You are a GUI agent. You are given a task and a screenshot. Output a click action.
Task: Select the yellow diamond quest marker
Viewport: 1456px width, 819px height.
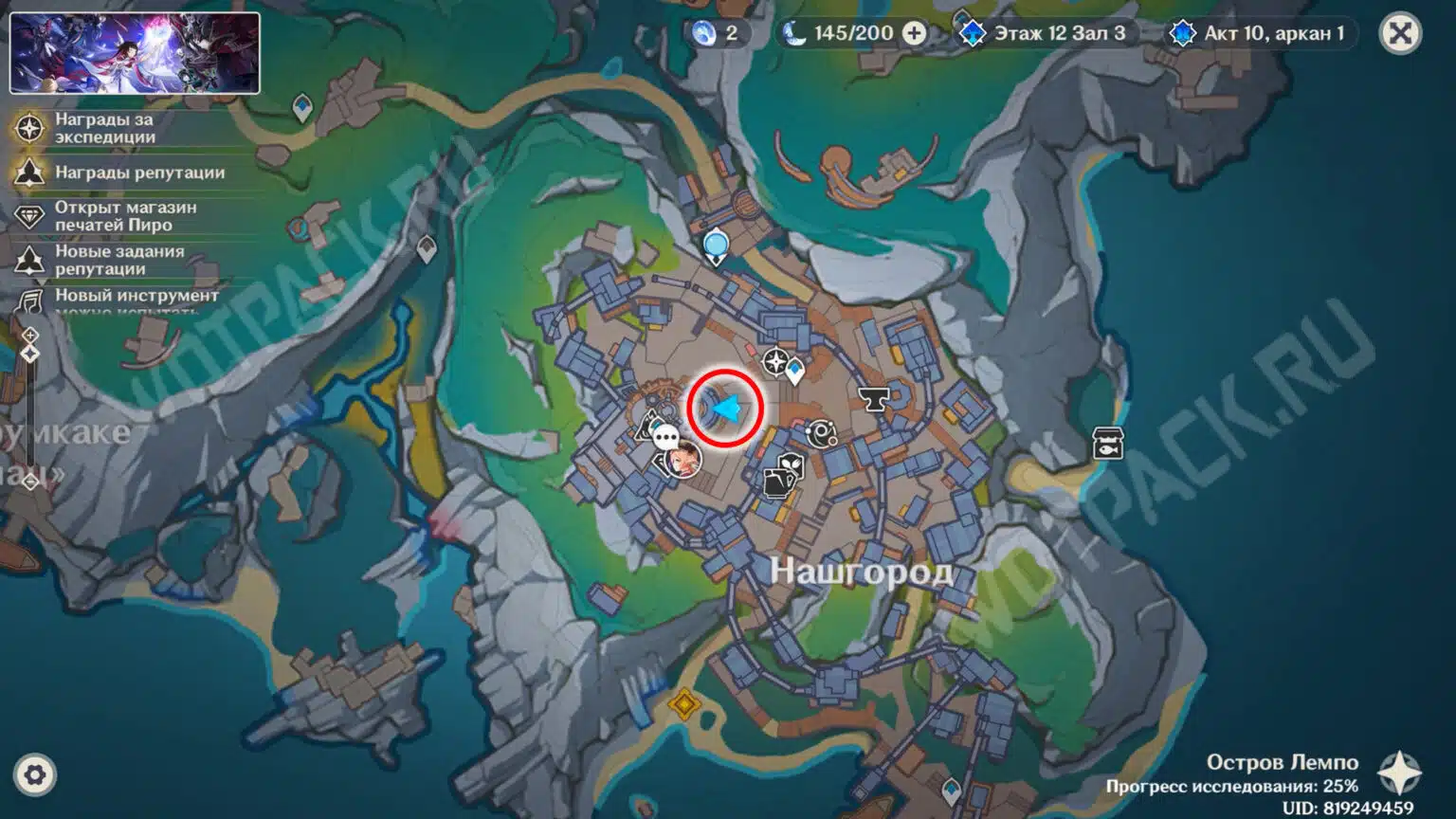(683, 704)
